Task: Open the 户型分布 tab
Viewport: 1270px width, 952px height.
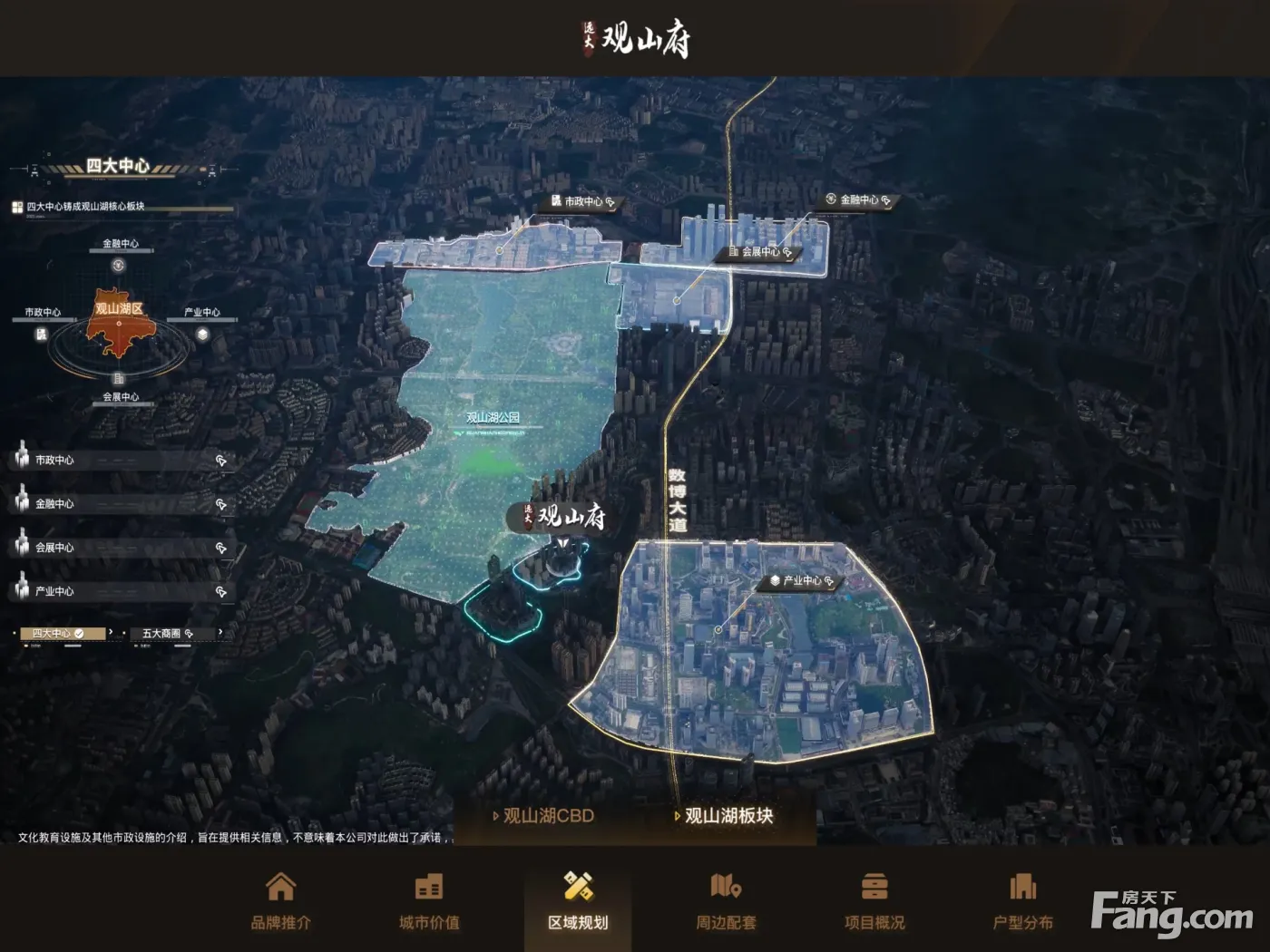Action: click(1022, 901)
